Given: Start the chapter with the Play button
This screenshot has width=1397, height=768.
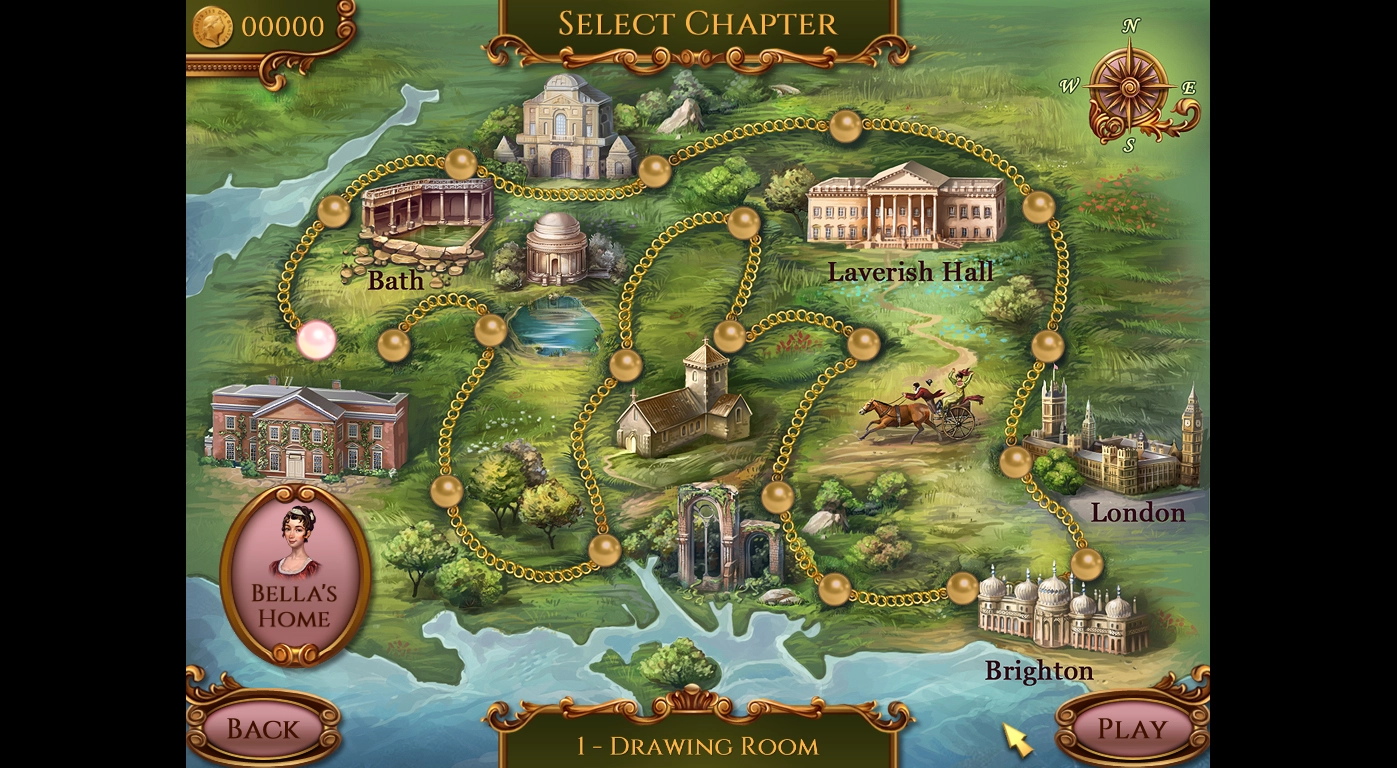Looking at the screenshot, I should click(1132, 728).
